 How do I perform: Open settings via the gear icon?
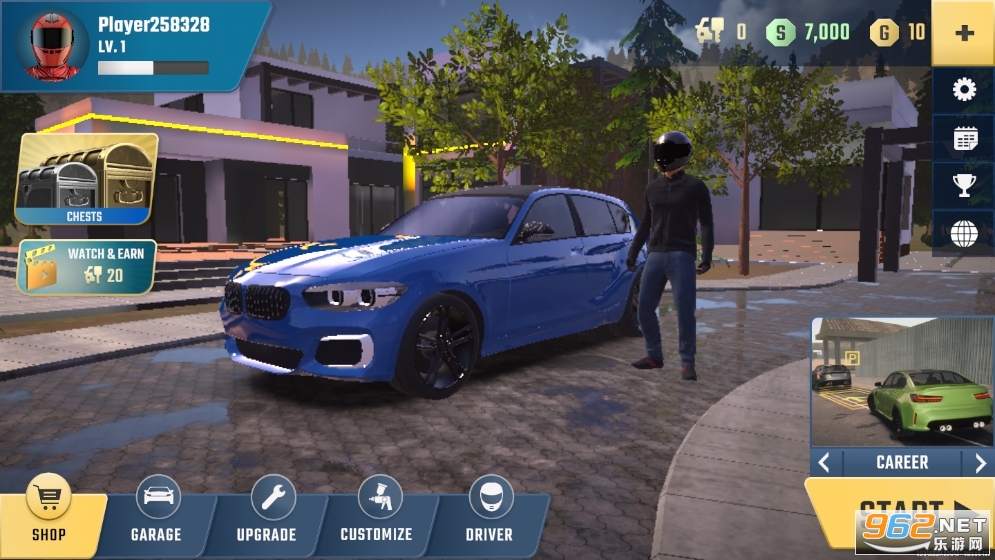964,91
